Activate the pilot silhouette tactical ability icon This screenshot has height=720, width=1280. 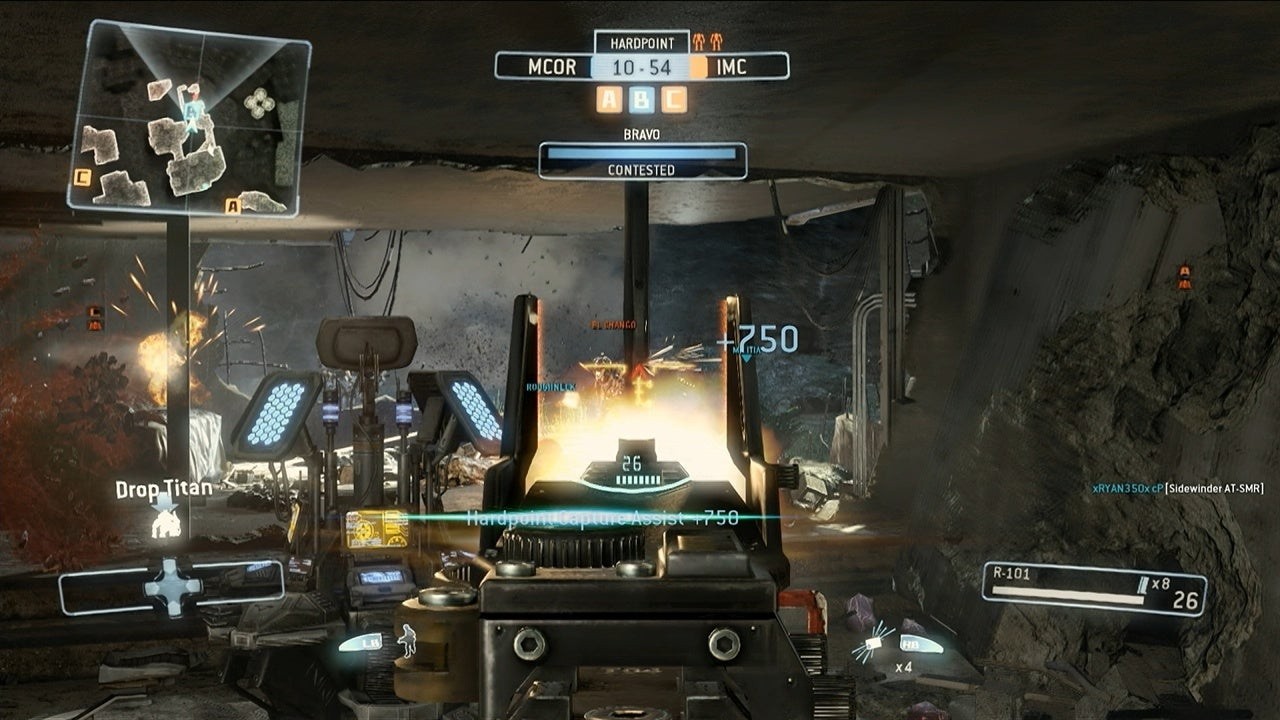tap(407, 640)
